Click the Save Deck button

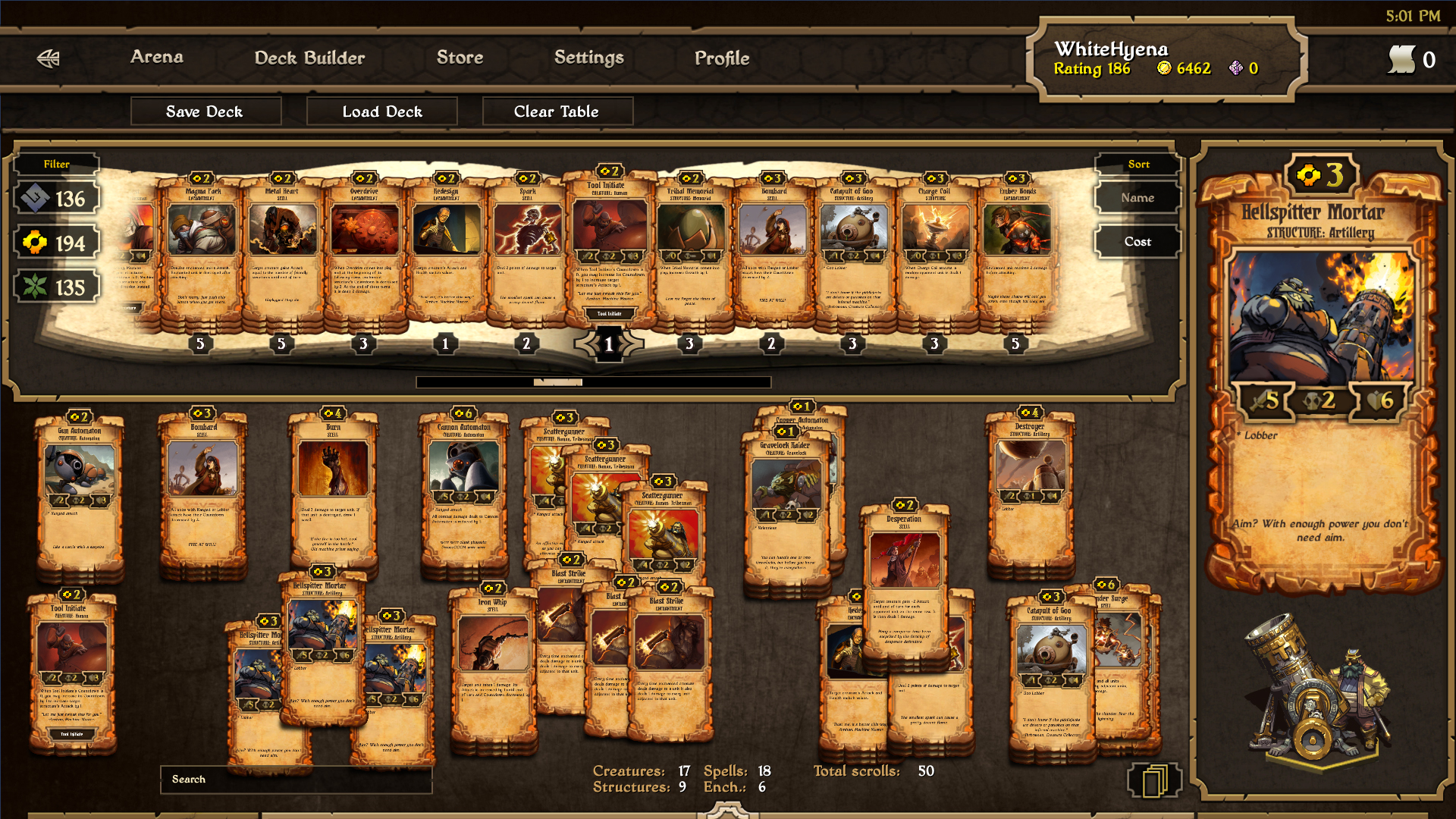click(206, 111)
